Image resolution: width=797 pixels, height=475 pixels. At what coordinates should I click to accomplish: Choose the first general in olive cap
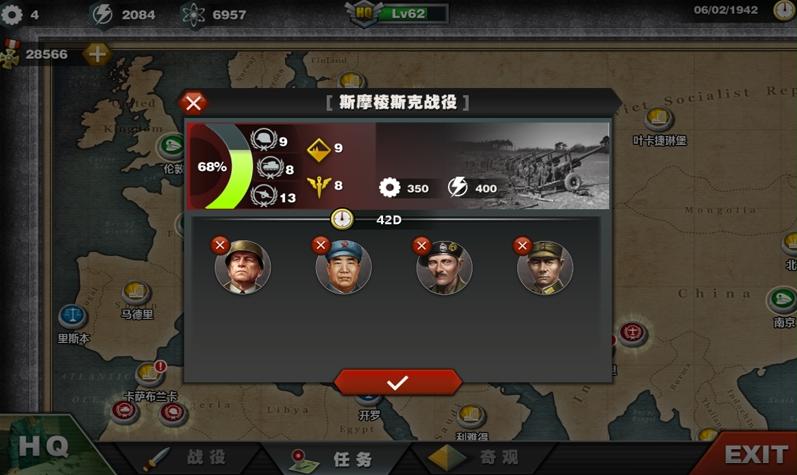point(243,267)
